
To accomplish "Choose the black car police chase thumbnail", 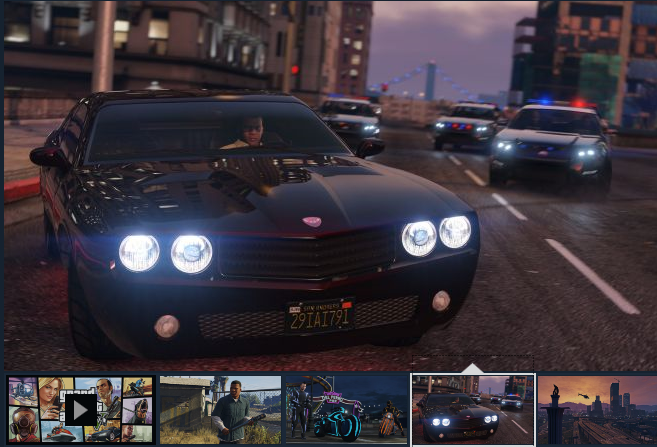I will pyautogui.click(x=472, y=410).
